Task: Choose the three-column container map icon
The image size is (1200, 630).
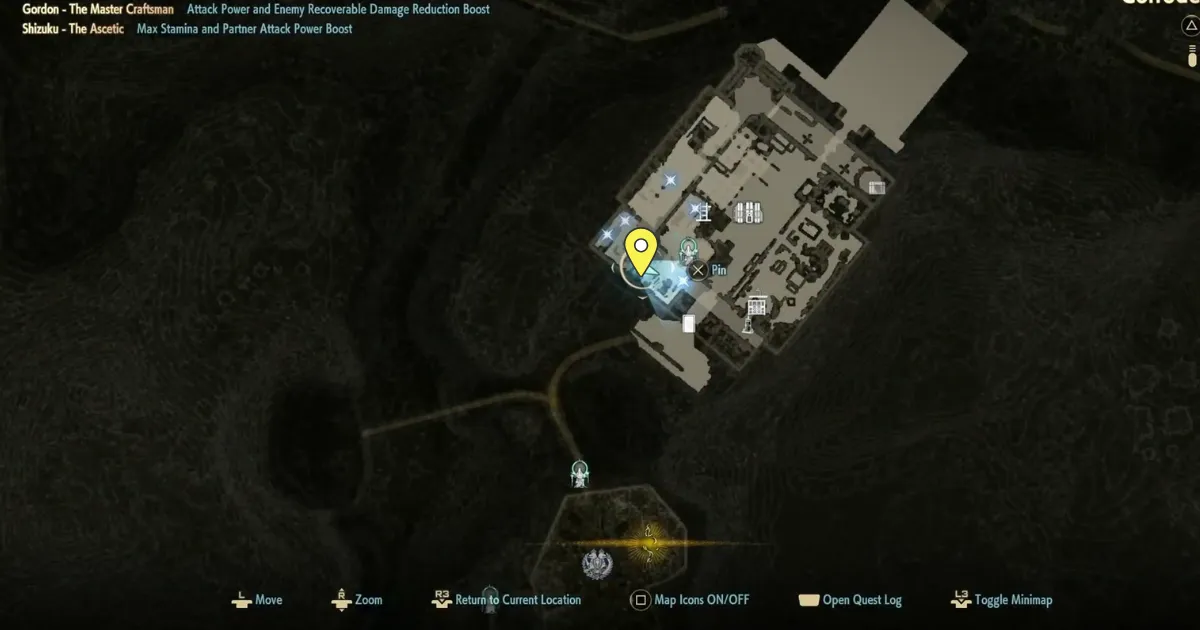Action: [749, 213]
